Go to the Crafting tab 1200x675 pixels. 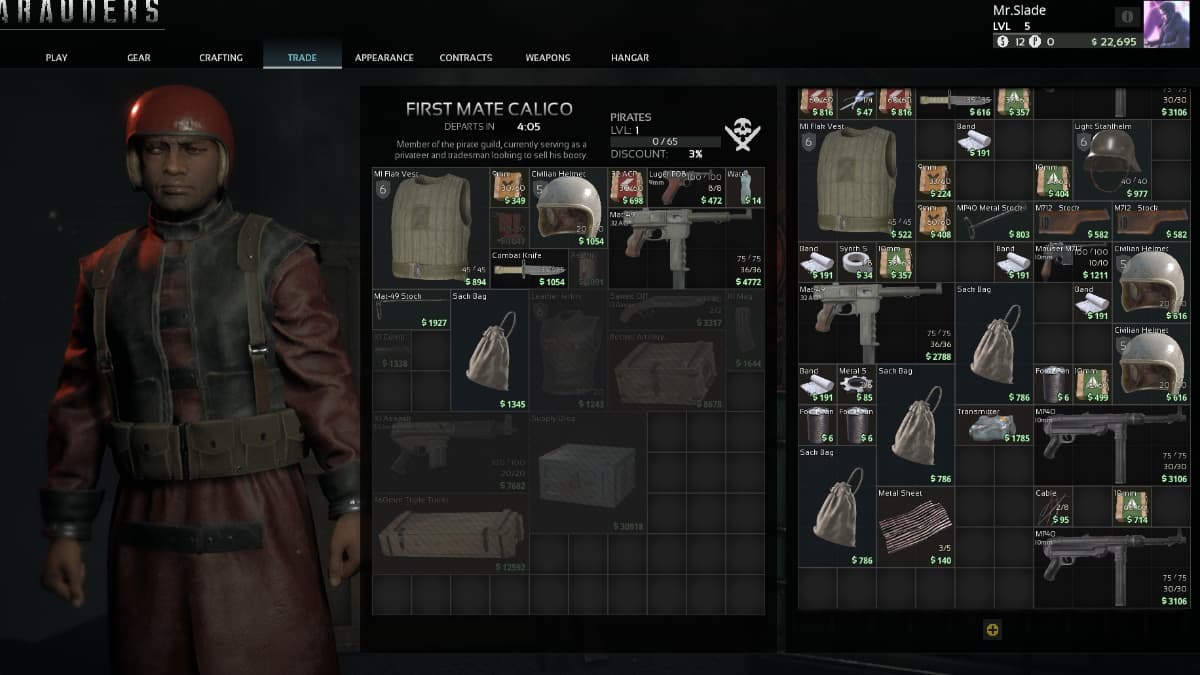221,58
